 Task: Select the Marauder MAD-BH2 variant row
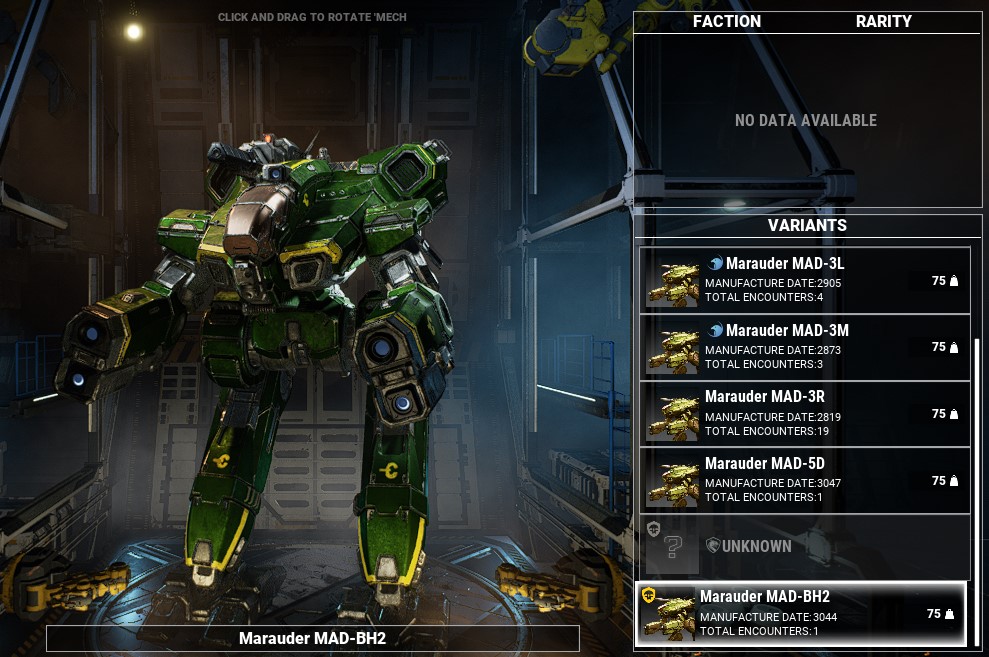pyautogui.click(x=802, y=613)
